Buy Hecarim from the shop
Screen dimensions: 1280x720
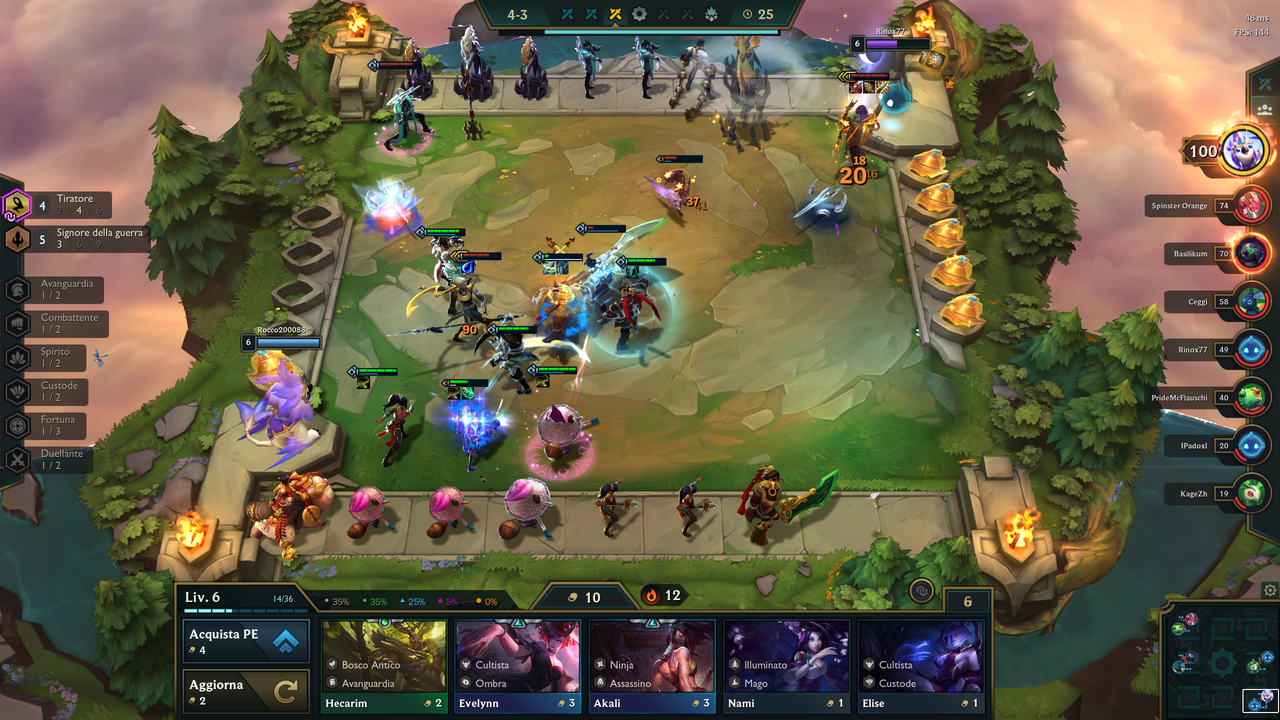coord(383,660)
